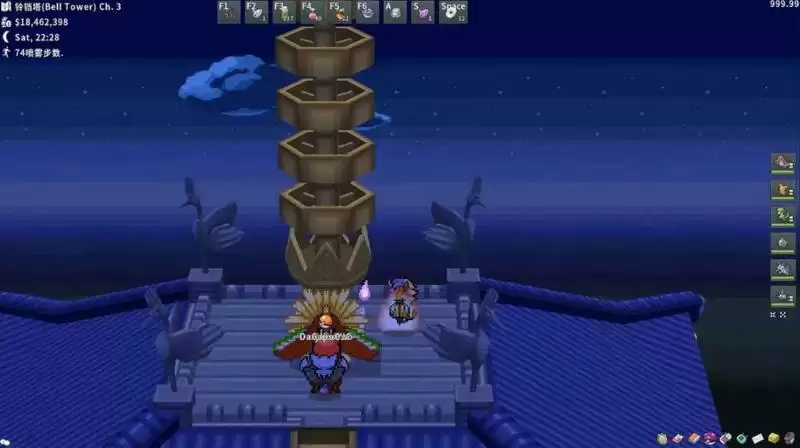
Task: Select the F6 hotbar slot
Action: tap(367, 12)
